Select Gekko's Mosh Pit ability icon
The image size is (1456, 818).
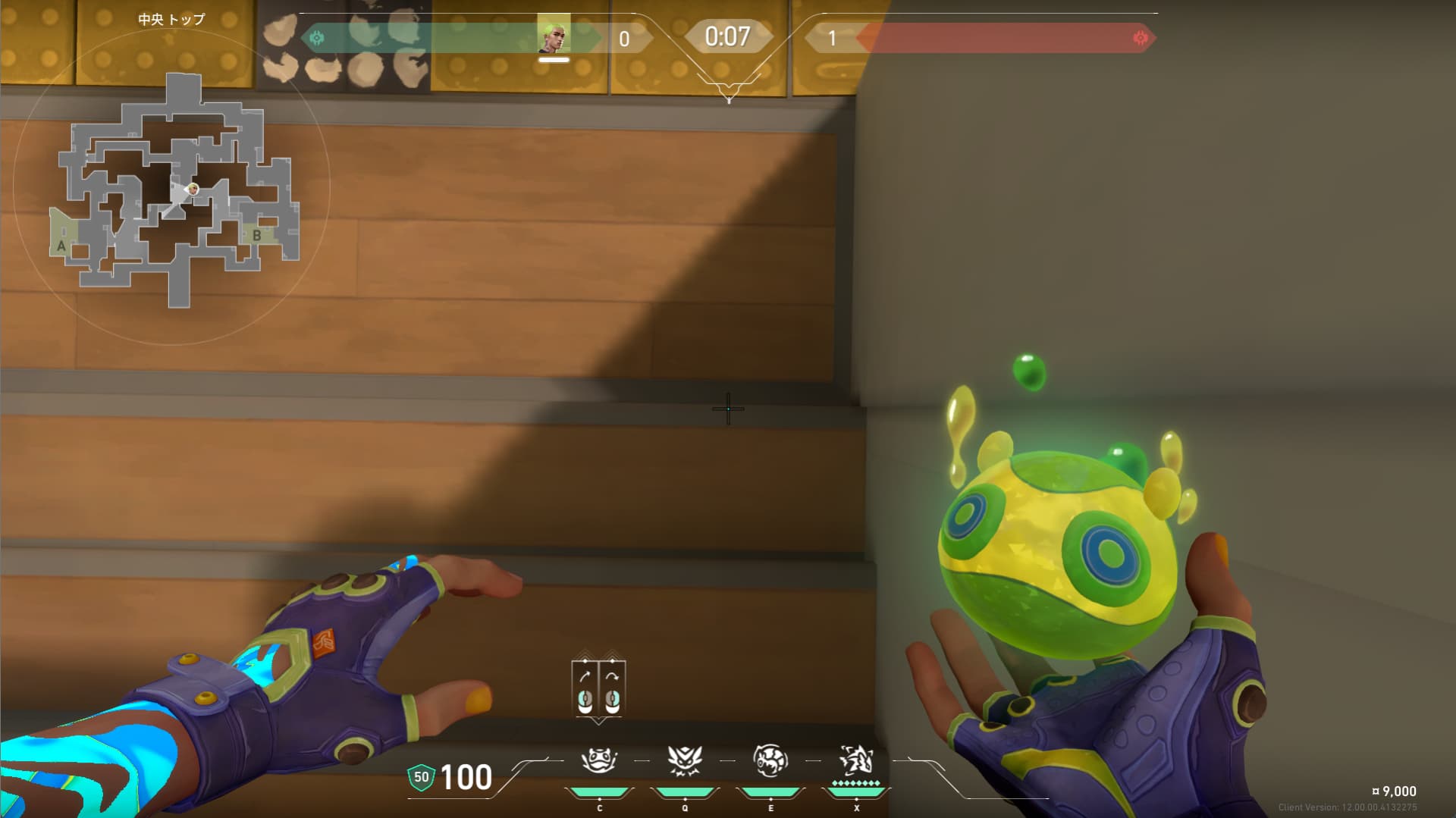pyautogui.click(x=599, y=760)
